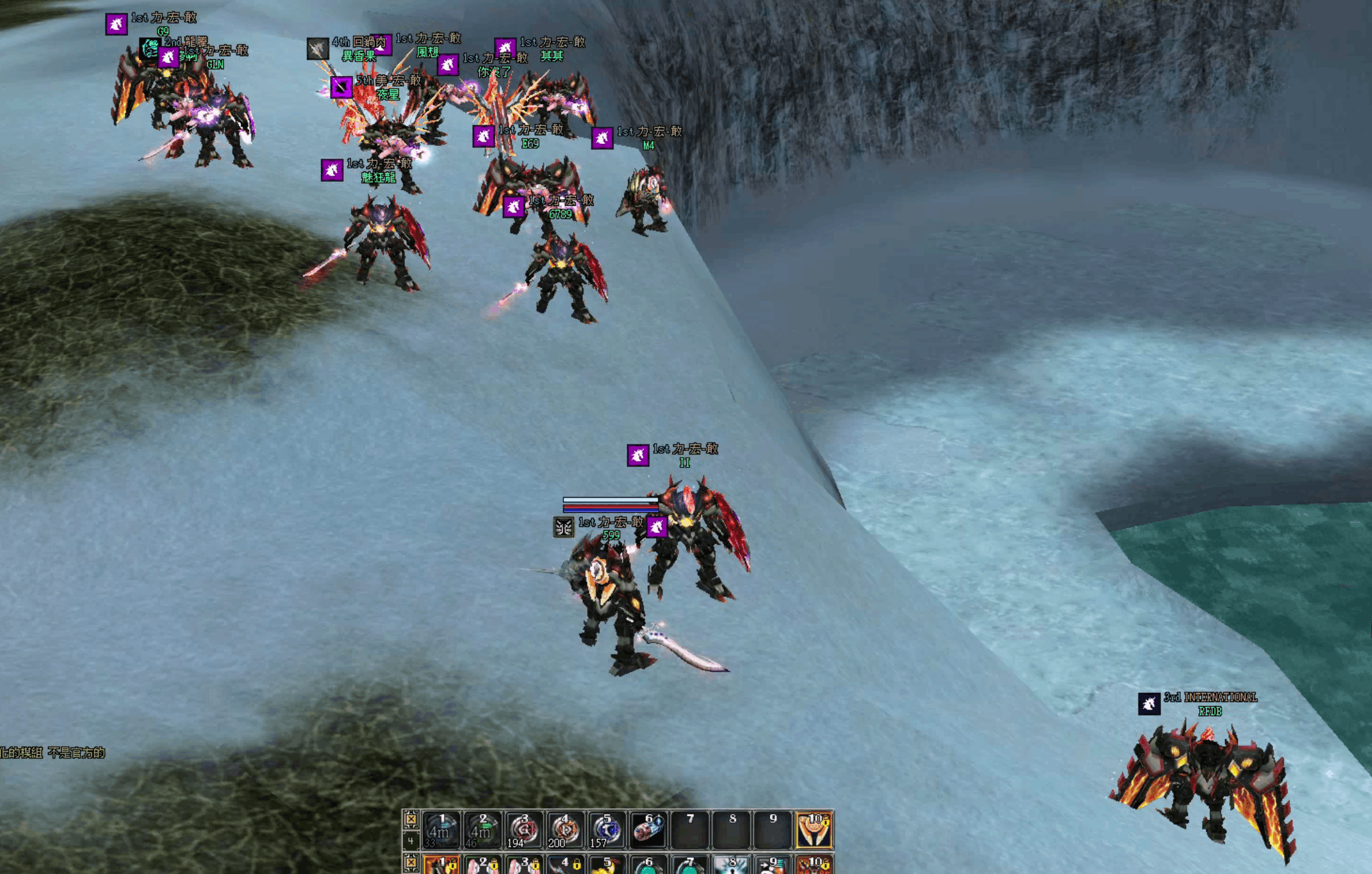Image resolution: width=1372 pixels, height=874 pixels.
Task: Use the slot 1 rune with count 33
Action: [441, 830]
